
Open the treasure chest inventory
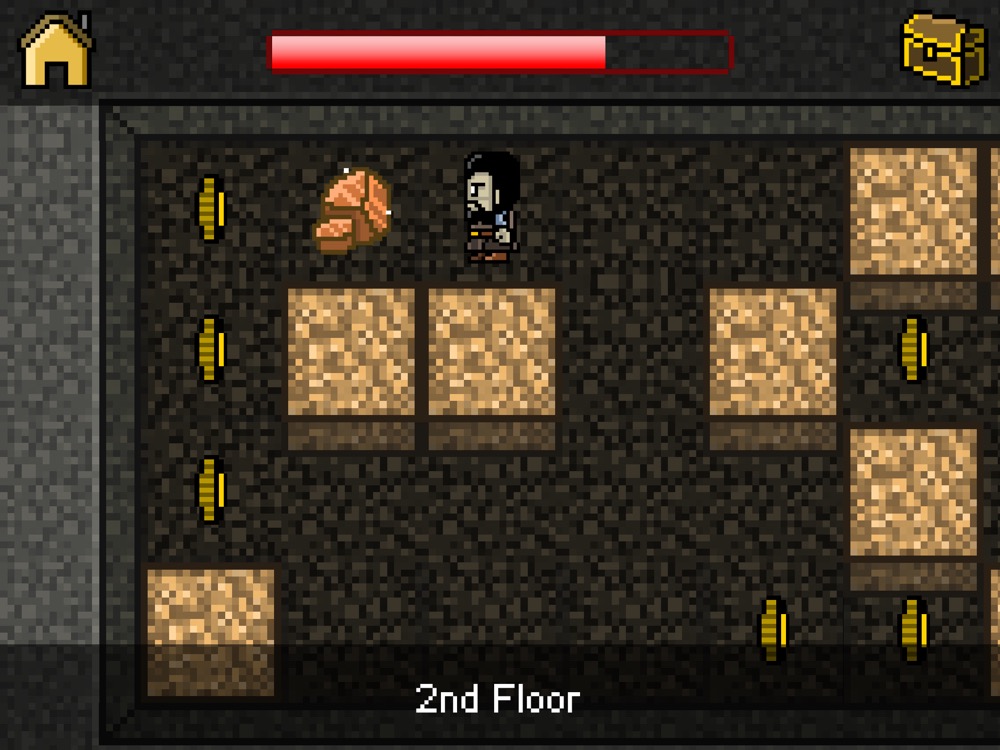coord(943,48)
